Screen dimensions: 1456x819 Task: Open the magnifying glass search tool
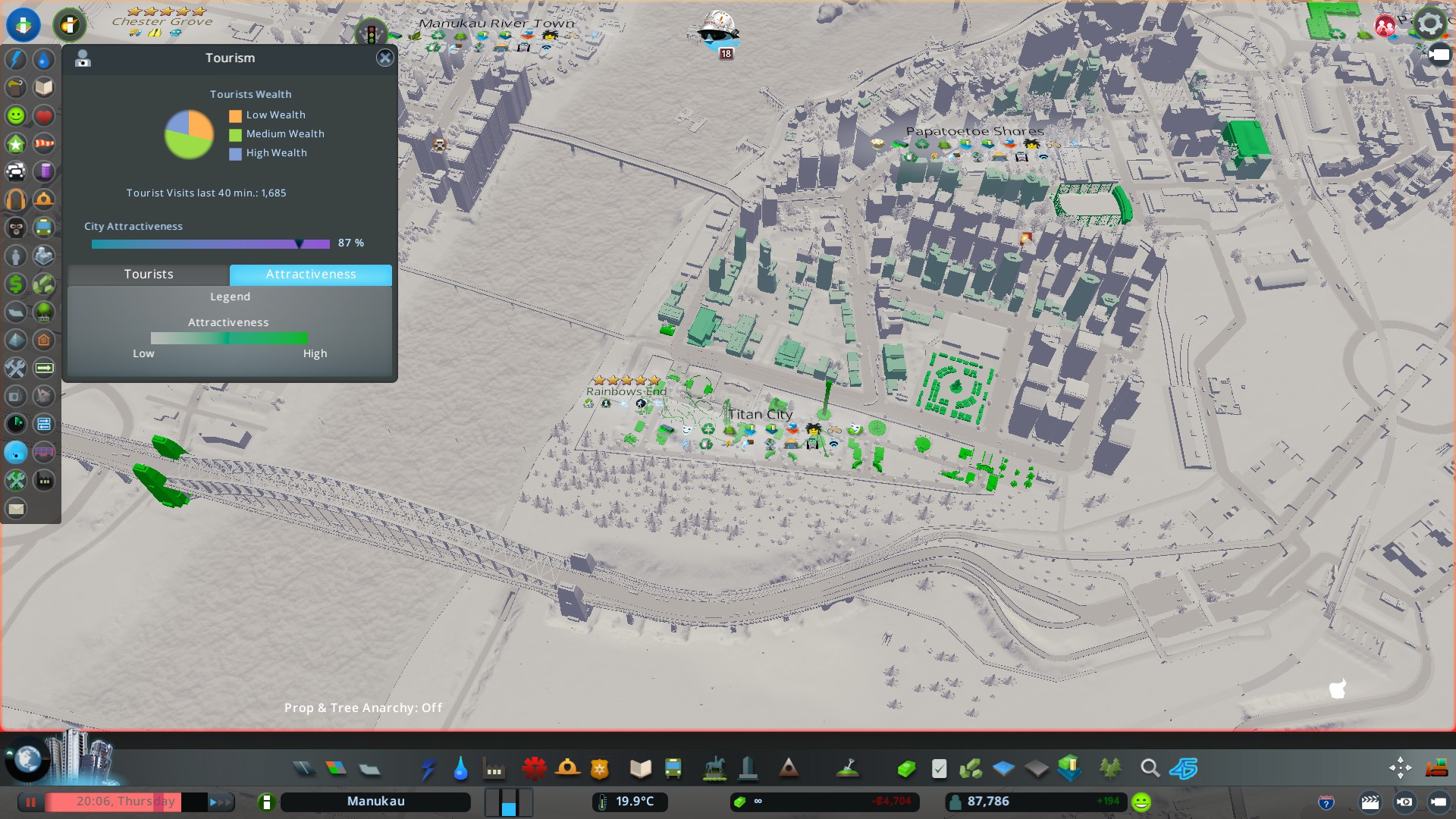(1150, 769)
